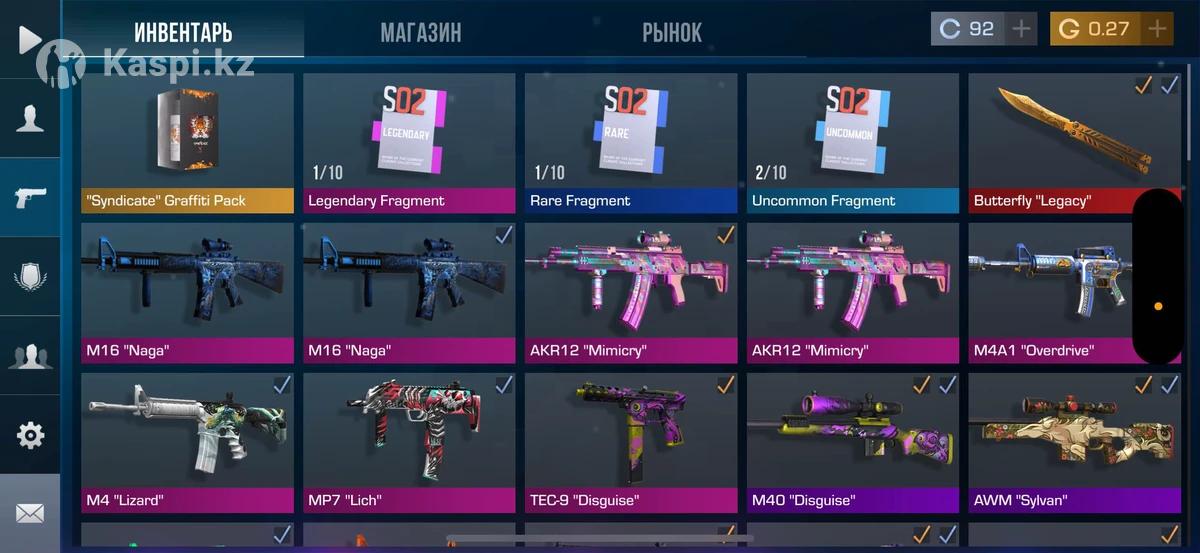Choose the Legendary Fragment tile
Image resolution: width=1200 pixels, height=553 pixels.
[409, 143]
